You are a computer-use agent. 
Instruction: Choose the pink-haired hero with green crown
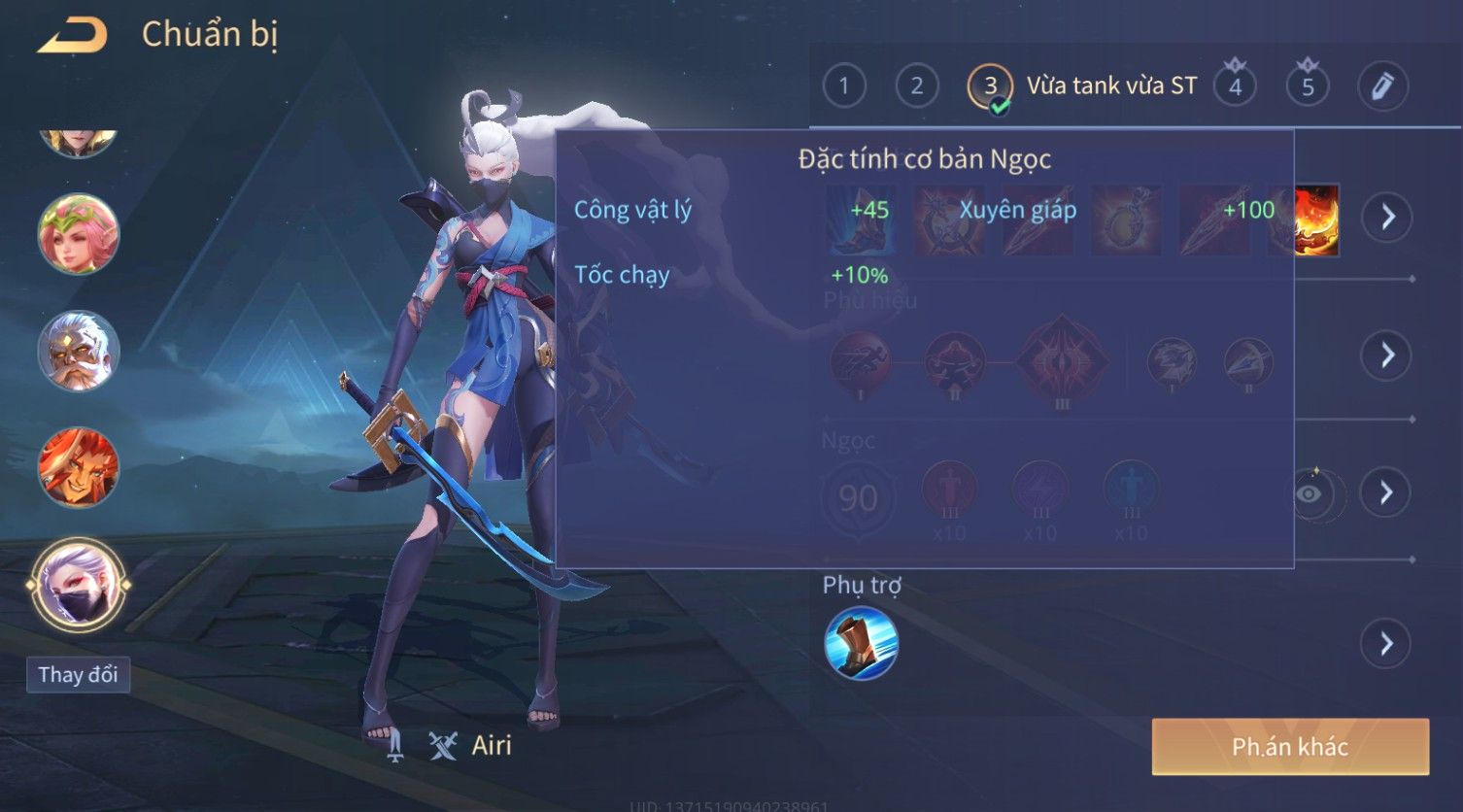pyautogui.click(x=79, y=234)
